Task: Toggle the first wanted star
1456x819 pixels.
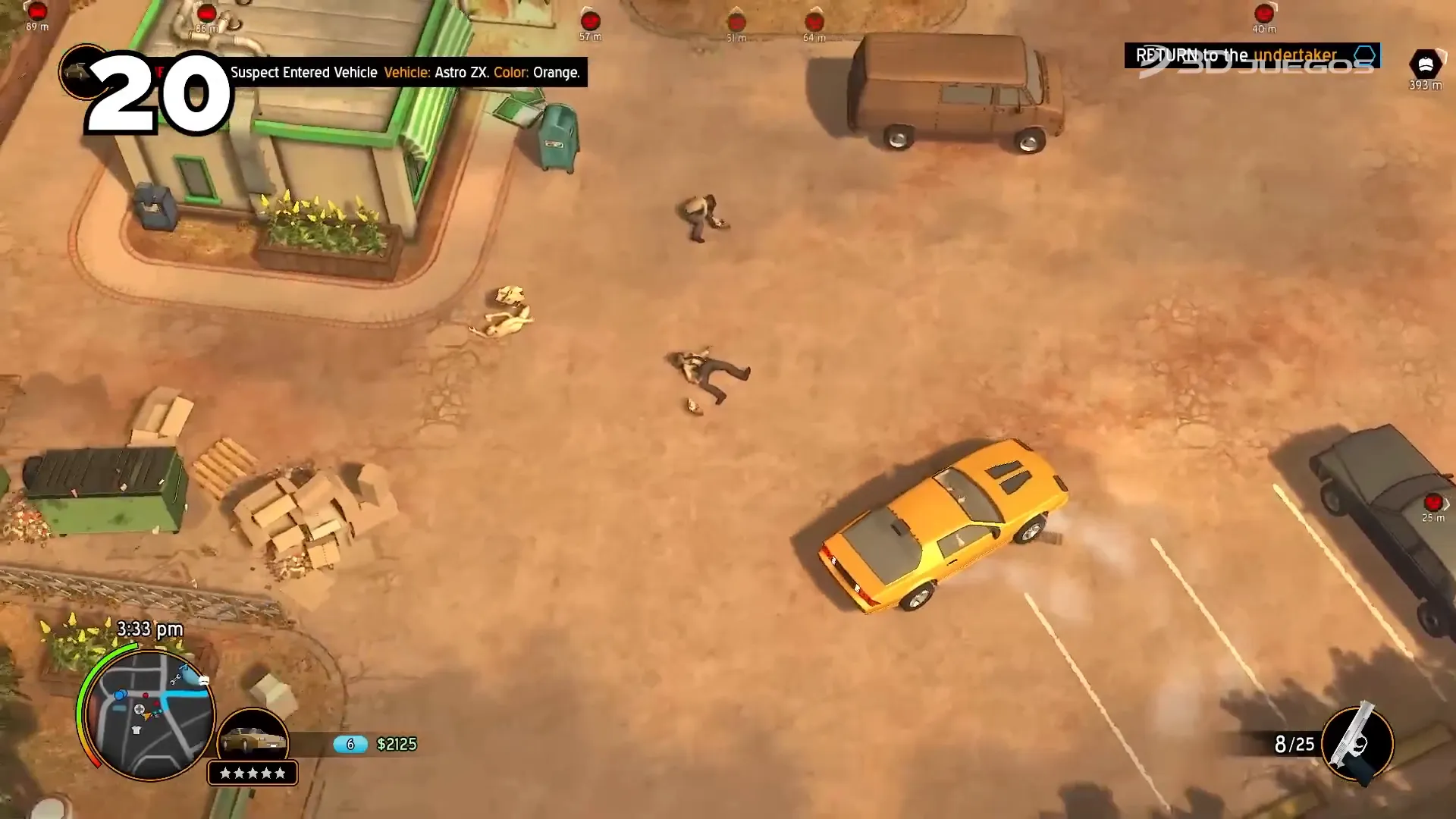Action: coord(226,773)
